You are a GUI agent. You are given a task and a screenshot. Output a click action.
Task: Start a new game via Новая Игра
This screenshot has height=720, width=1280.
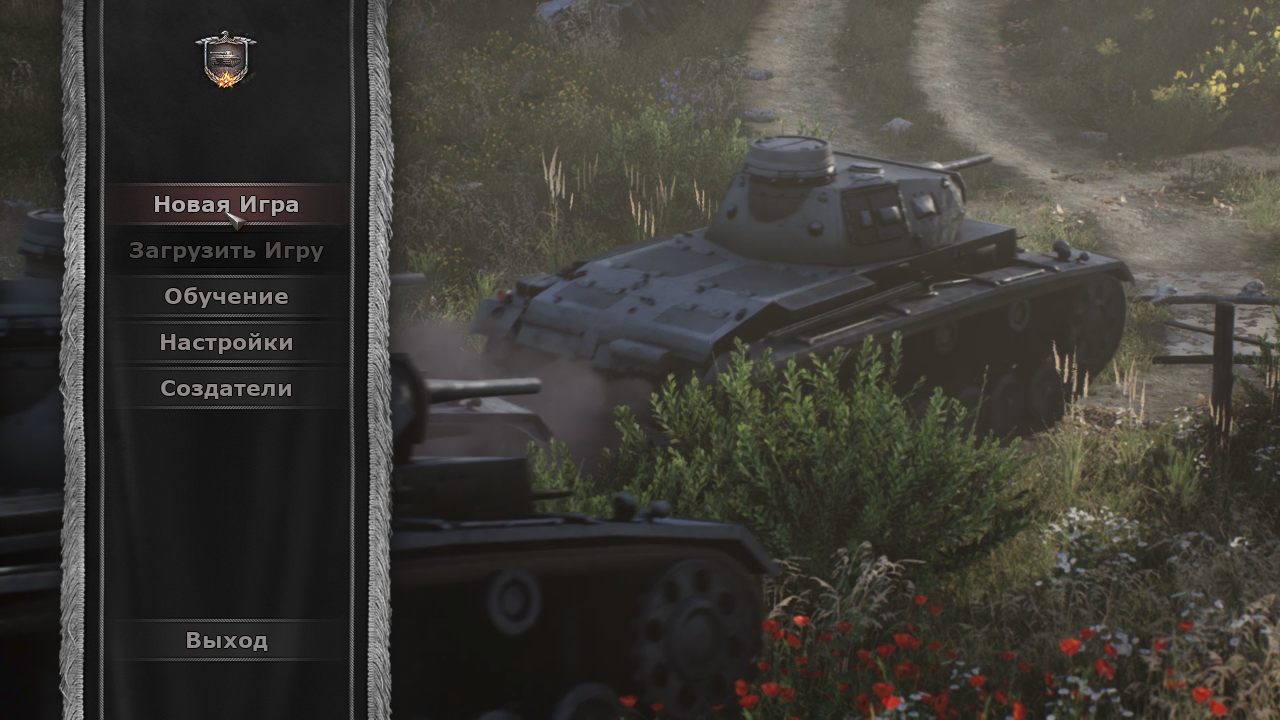pyautogui.click(x=226, y=204)
